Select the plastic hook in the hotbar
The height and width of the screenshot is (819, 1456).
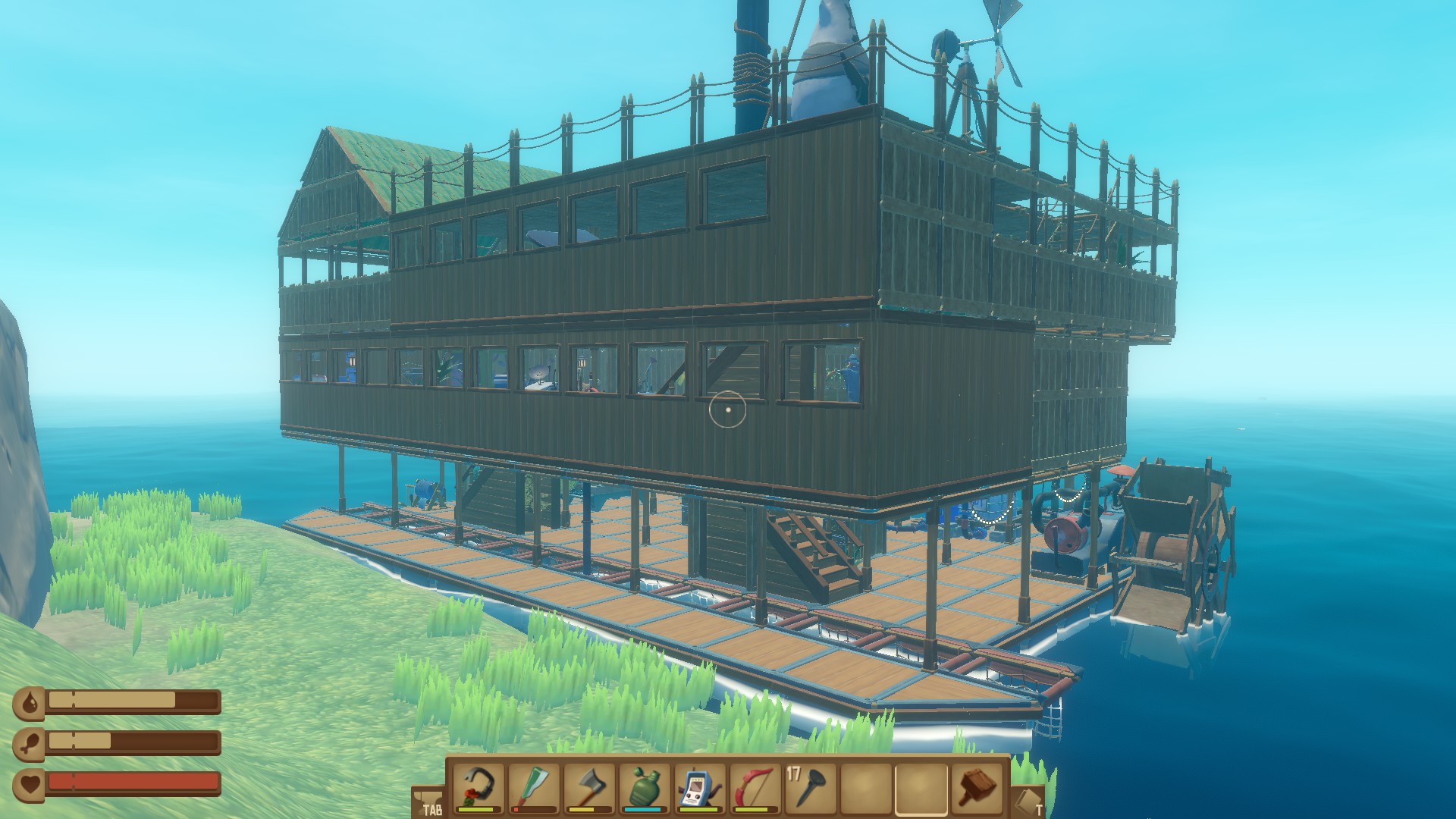[x=479, y=788]
